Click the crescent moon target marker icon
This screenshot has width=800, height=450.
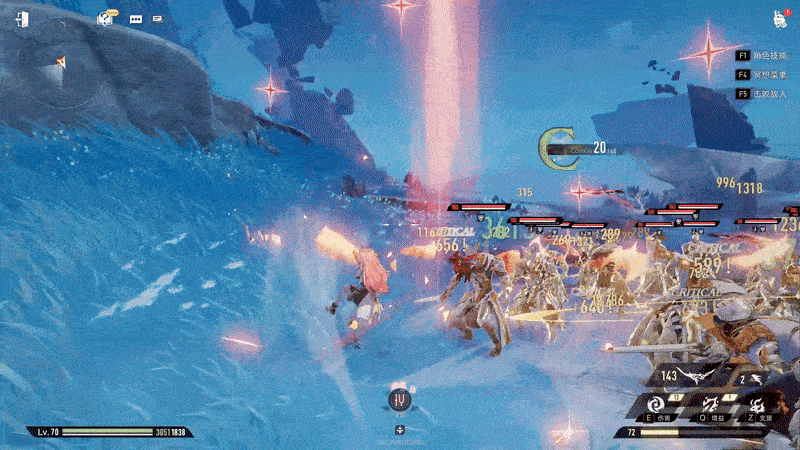pyautogui.click(x=552, y=147)
